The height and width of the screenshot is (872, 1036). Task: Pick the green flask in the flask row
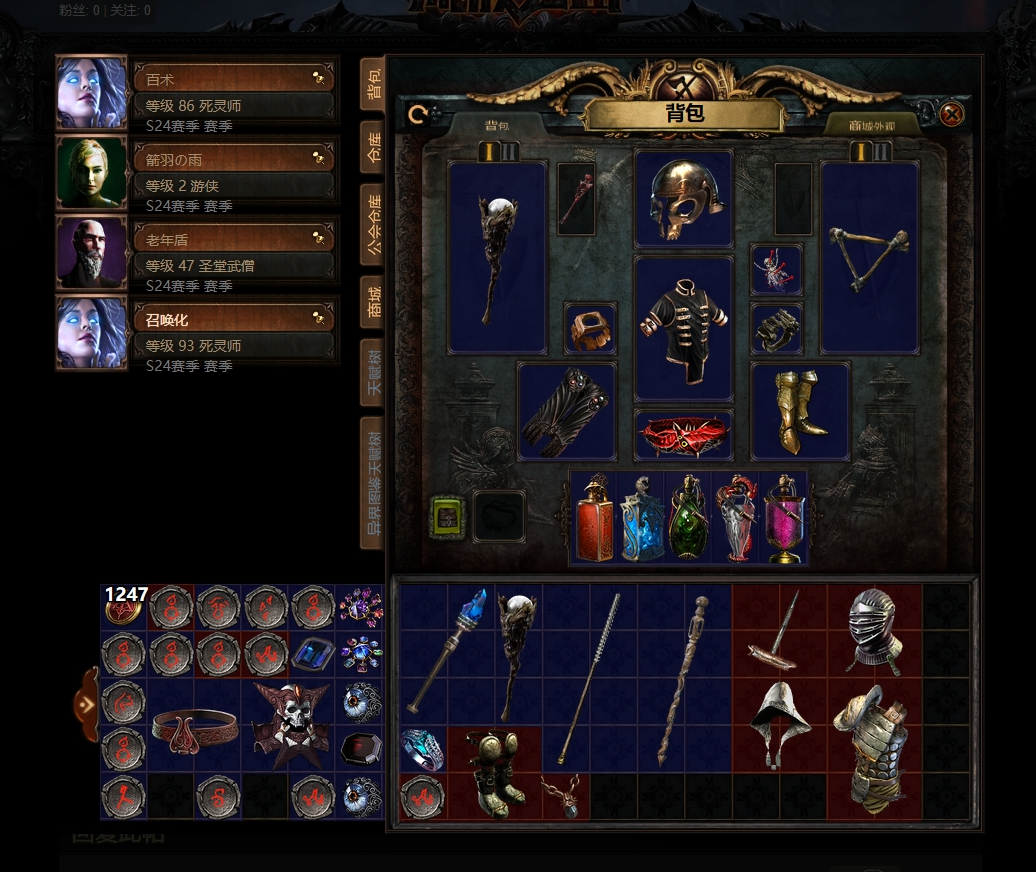coord(688,518)
